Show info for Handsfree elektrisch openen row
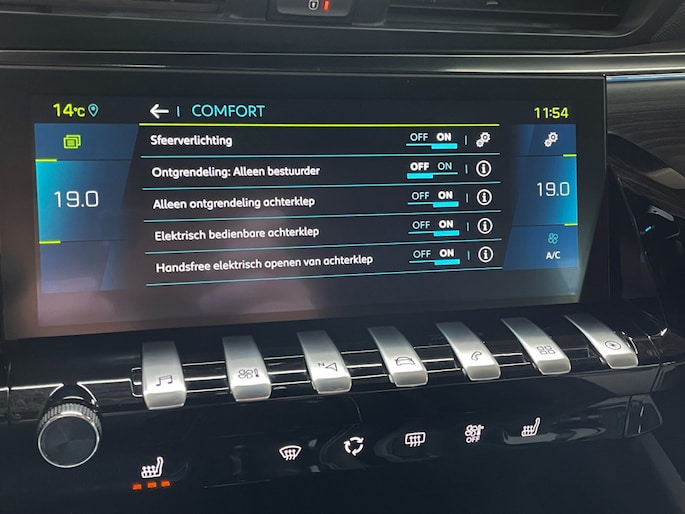Screen dimensions: 685x514 (486, 254)
